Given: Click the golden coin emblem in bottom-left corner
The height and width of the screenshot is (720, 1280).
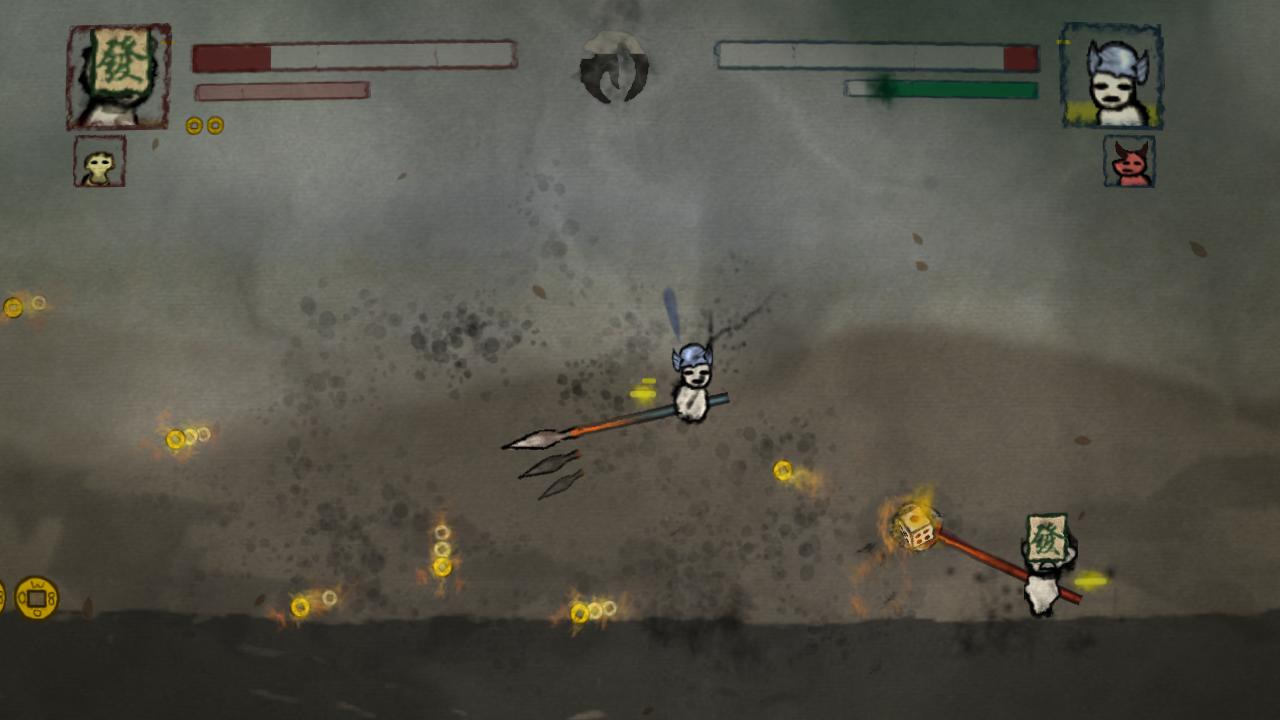Looking at the screenshot, I should (35, 596).
